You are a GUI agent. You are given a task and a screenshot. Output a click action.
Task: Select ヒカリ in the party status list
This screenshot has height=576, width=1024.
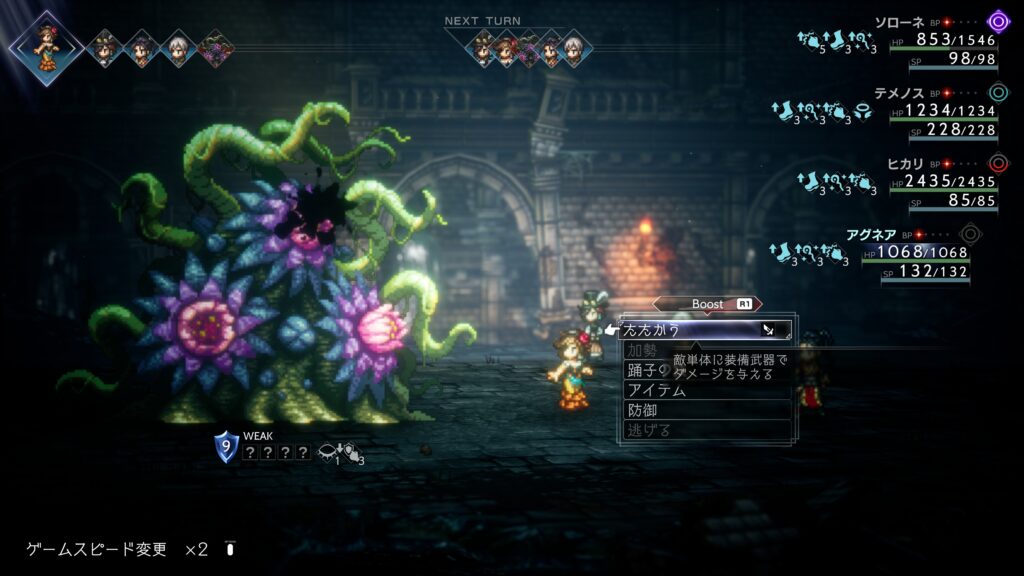pyautogui.click(x=907, y=163)
